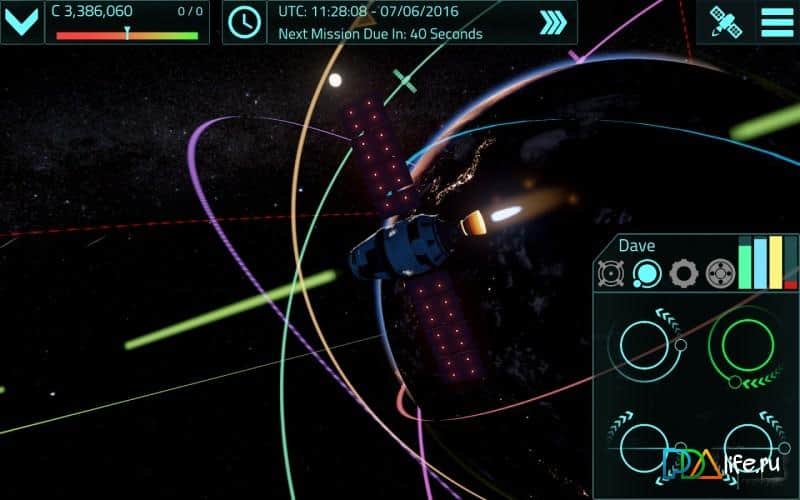Fast-forward time with the triple chevron button
The image size is (800, 500).
click(x=552, y=23)
